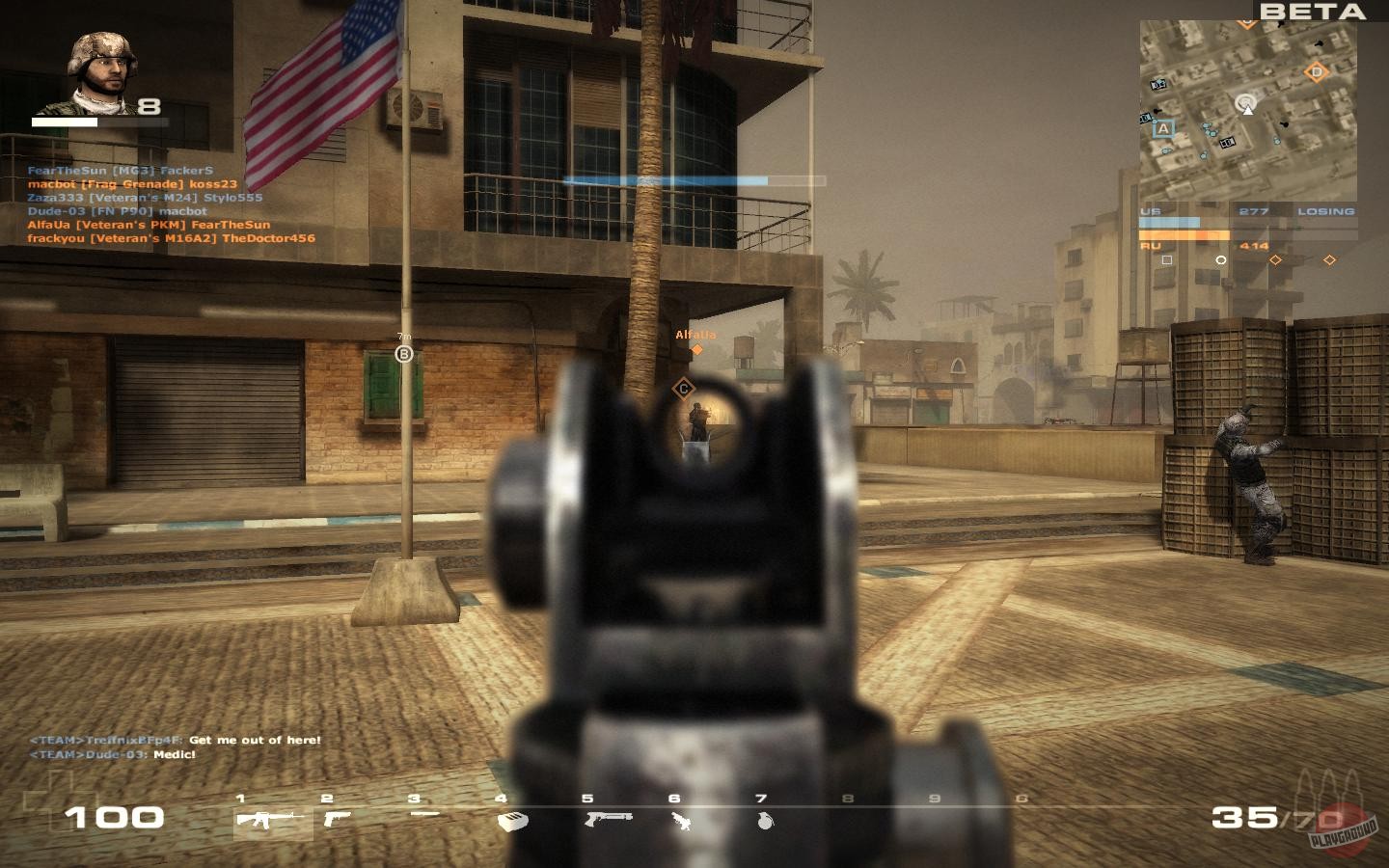Toggle the white circle squad indicator
1389x868 pixels.
click(x=1223, y=259)
